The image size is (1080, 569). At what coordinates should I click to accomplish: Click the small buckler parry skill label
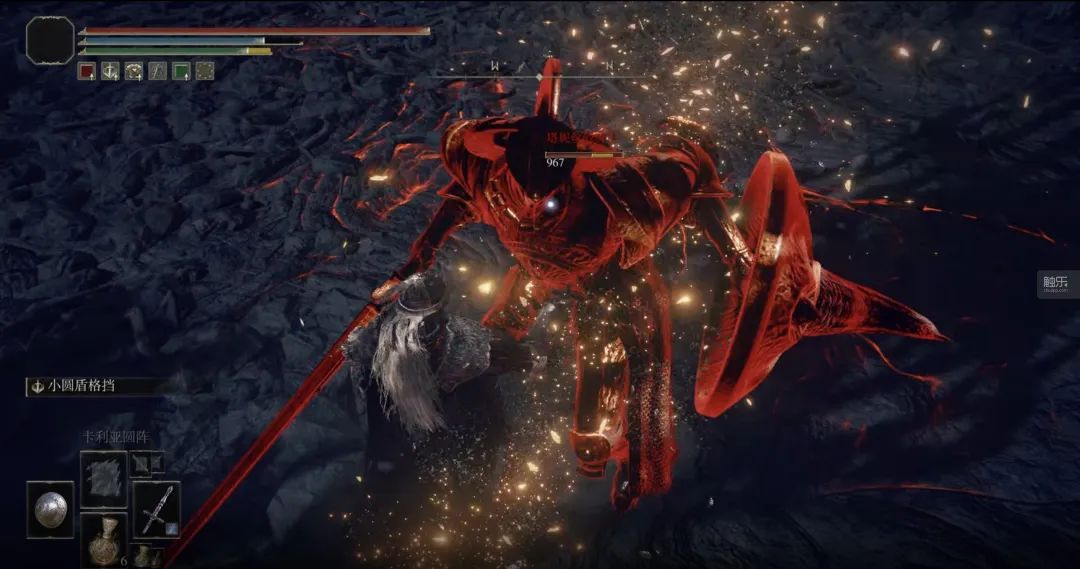coord(92,386)
